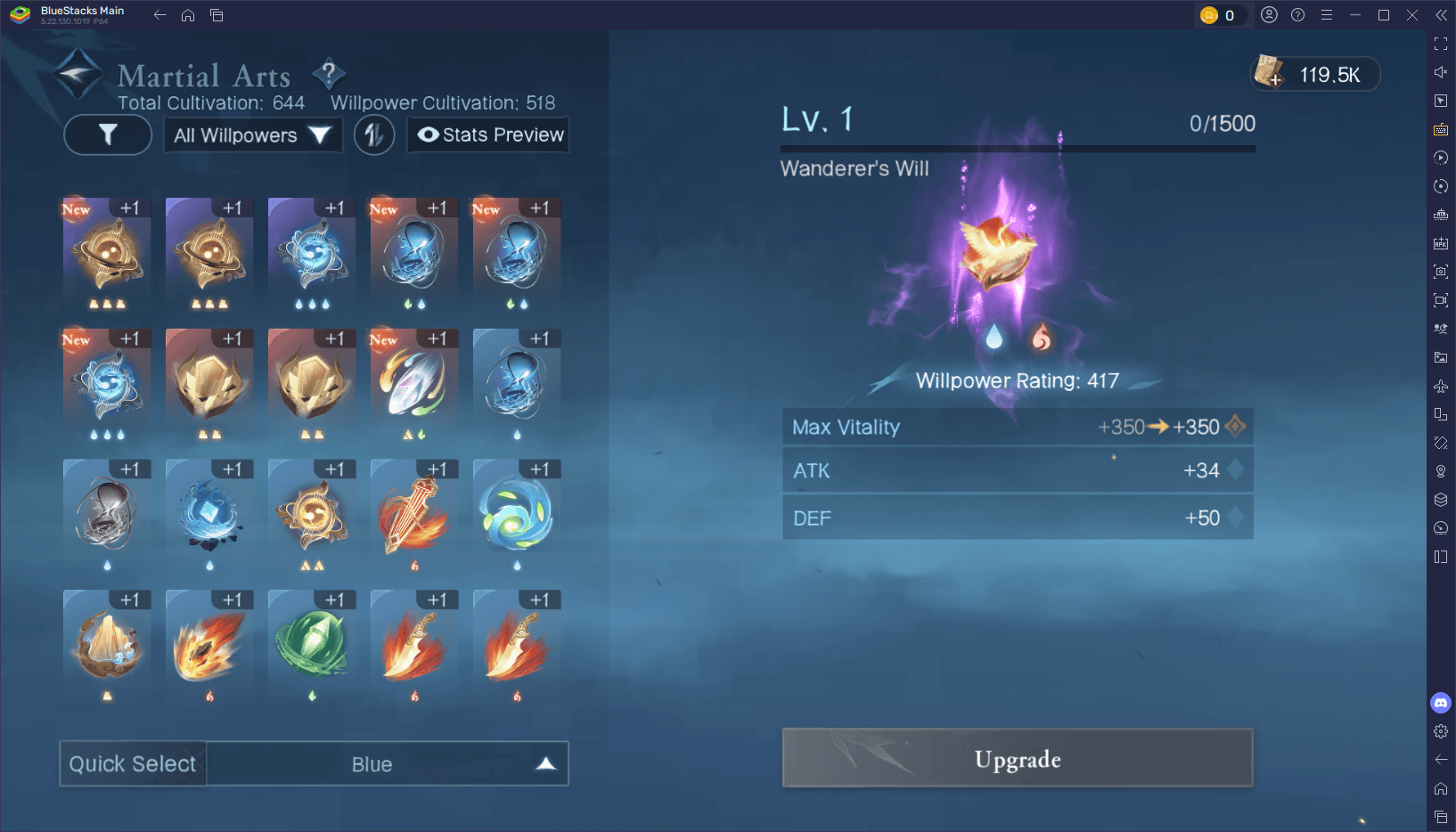Click the filter funnel icon
This screenshot has height=832, width=1456.
click(x=107, y=135)
